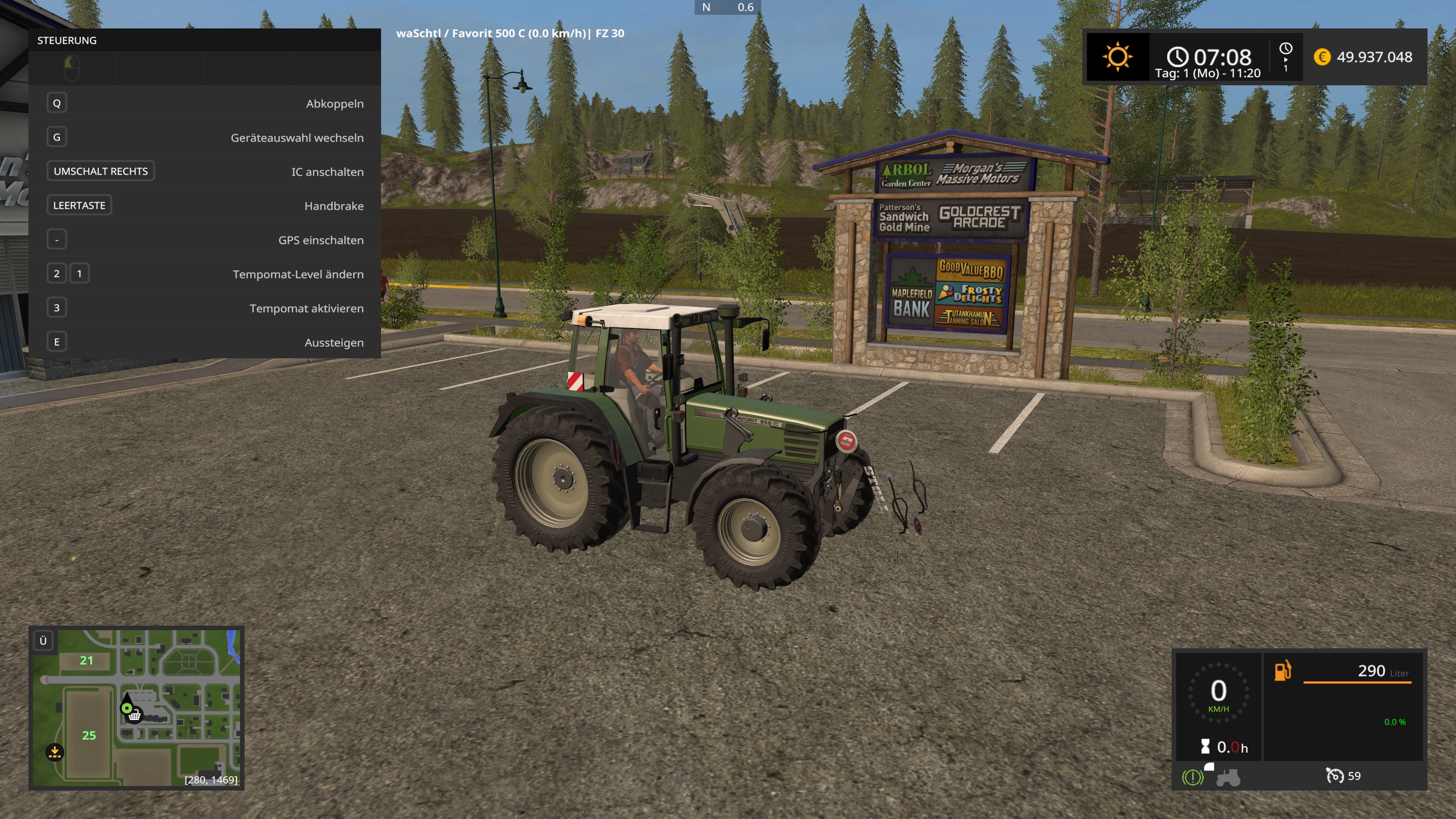The width and height of the screenshot is (1456, 819).
Task: Select field 25 on the minimap
Action: [89, 735]
